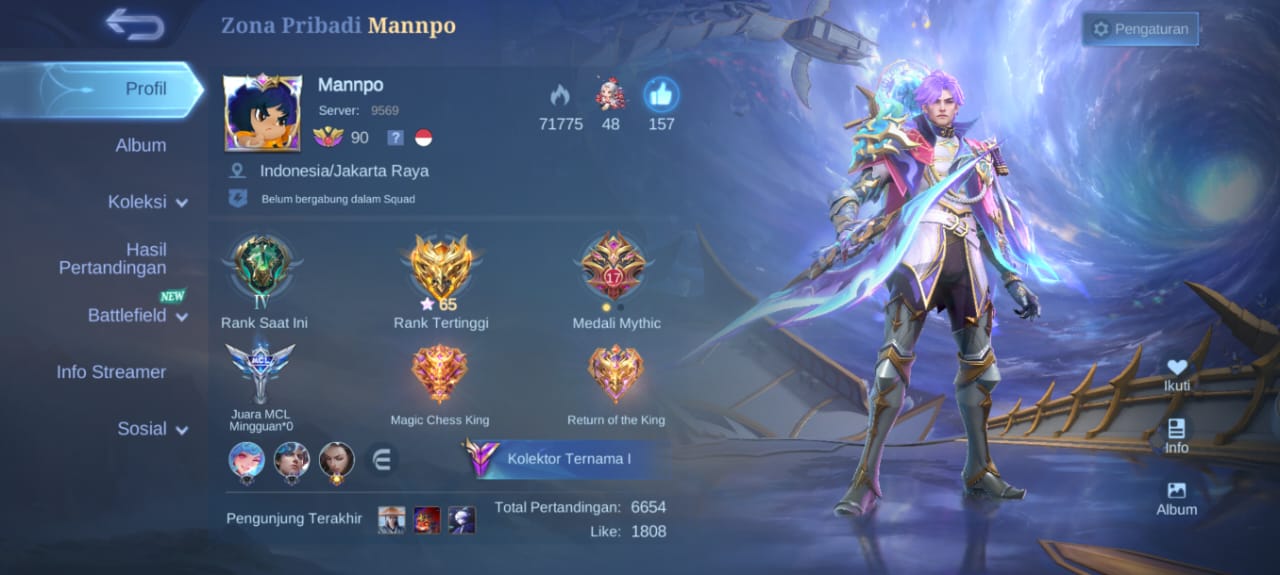Tap Mannpo's profile avatar
Viewport: 1280px width, 575px height.
[263, 112]
